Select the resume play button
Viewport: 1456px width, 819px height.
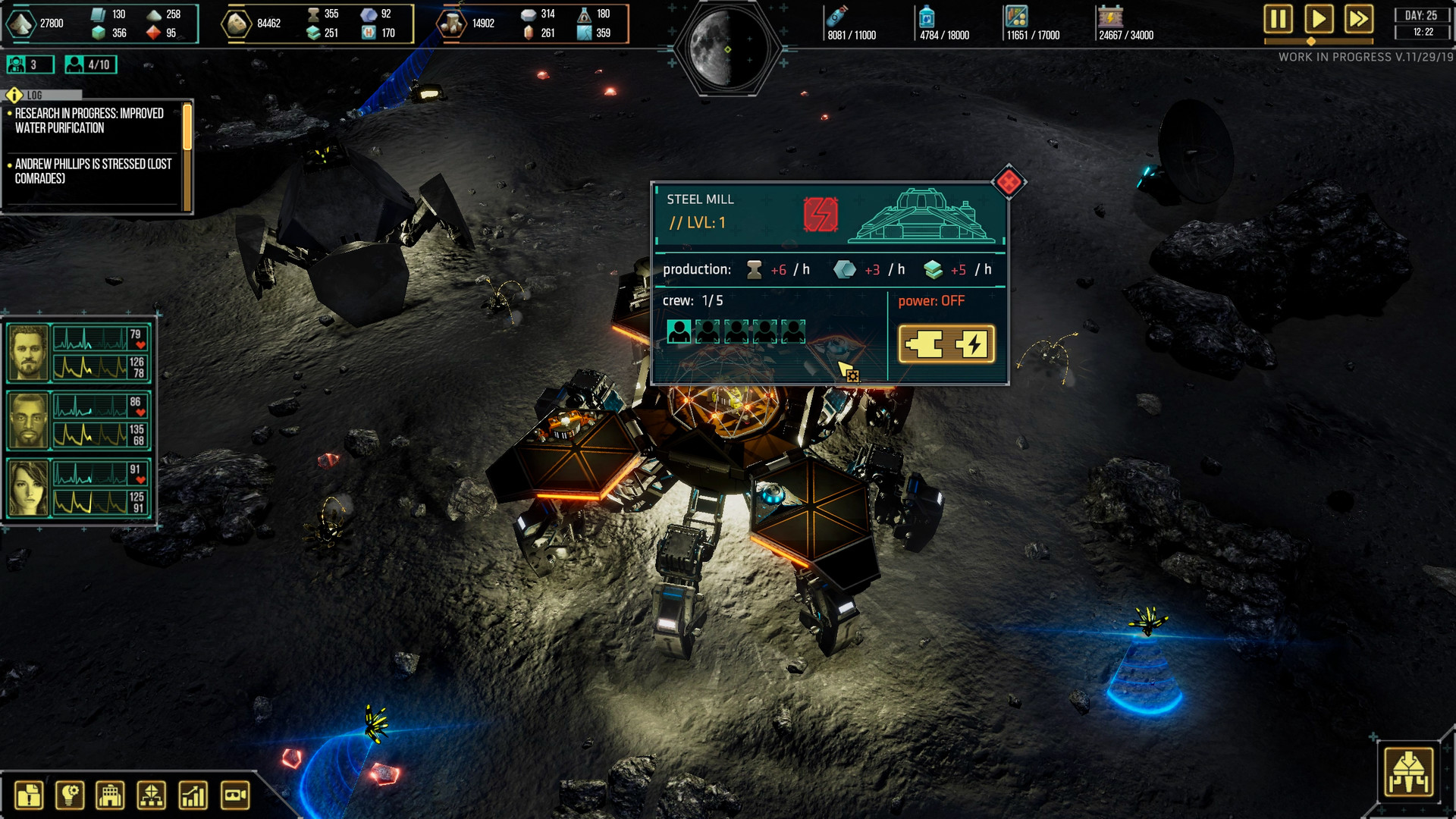tap(1318, 20)
